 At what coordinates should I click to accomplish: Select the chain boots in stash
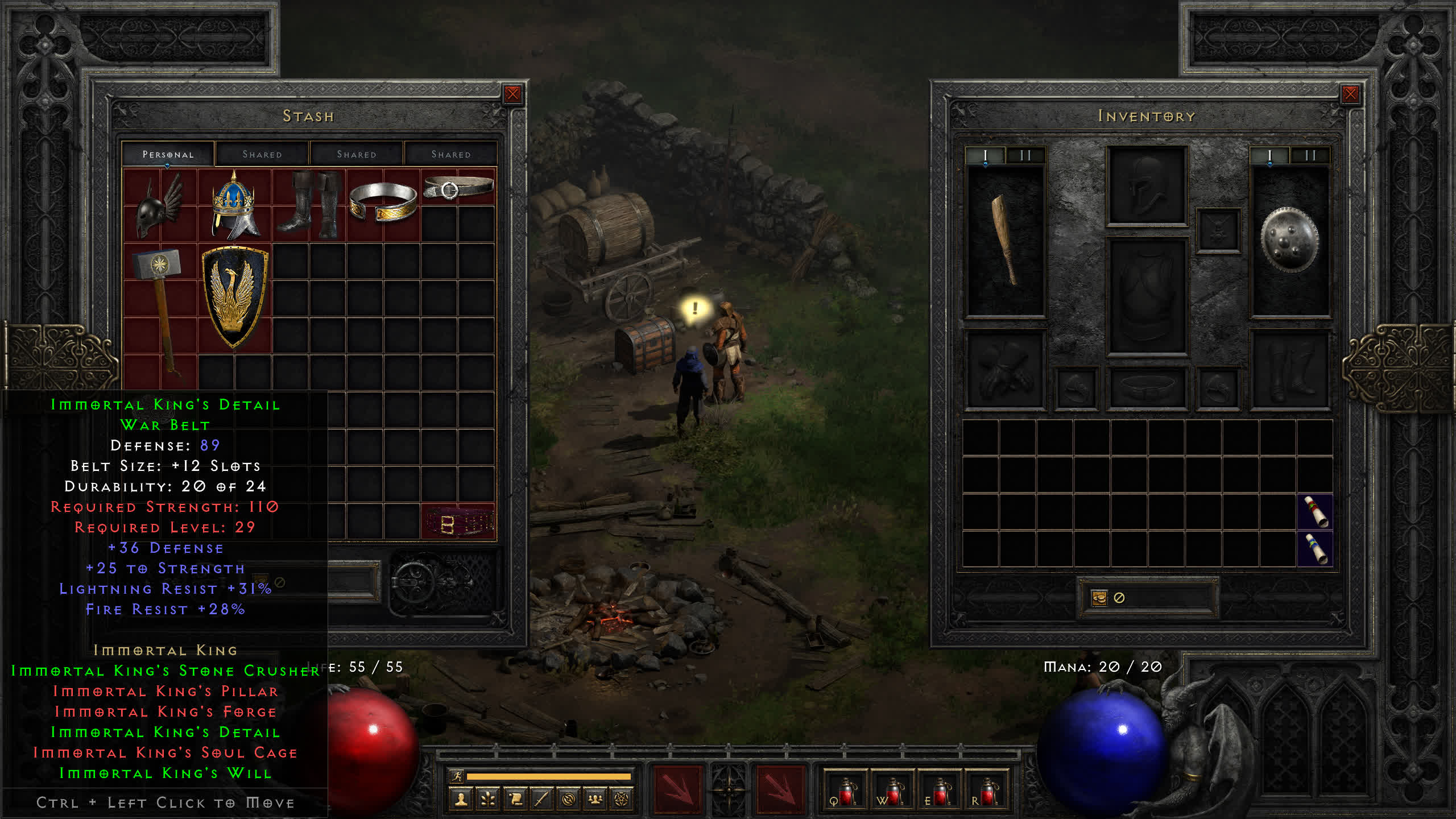[x=309, y=206]
